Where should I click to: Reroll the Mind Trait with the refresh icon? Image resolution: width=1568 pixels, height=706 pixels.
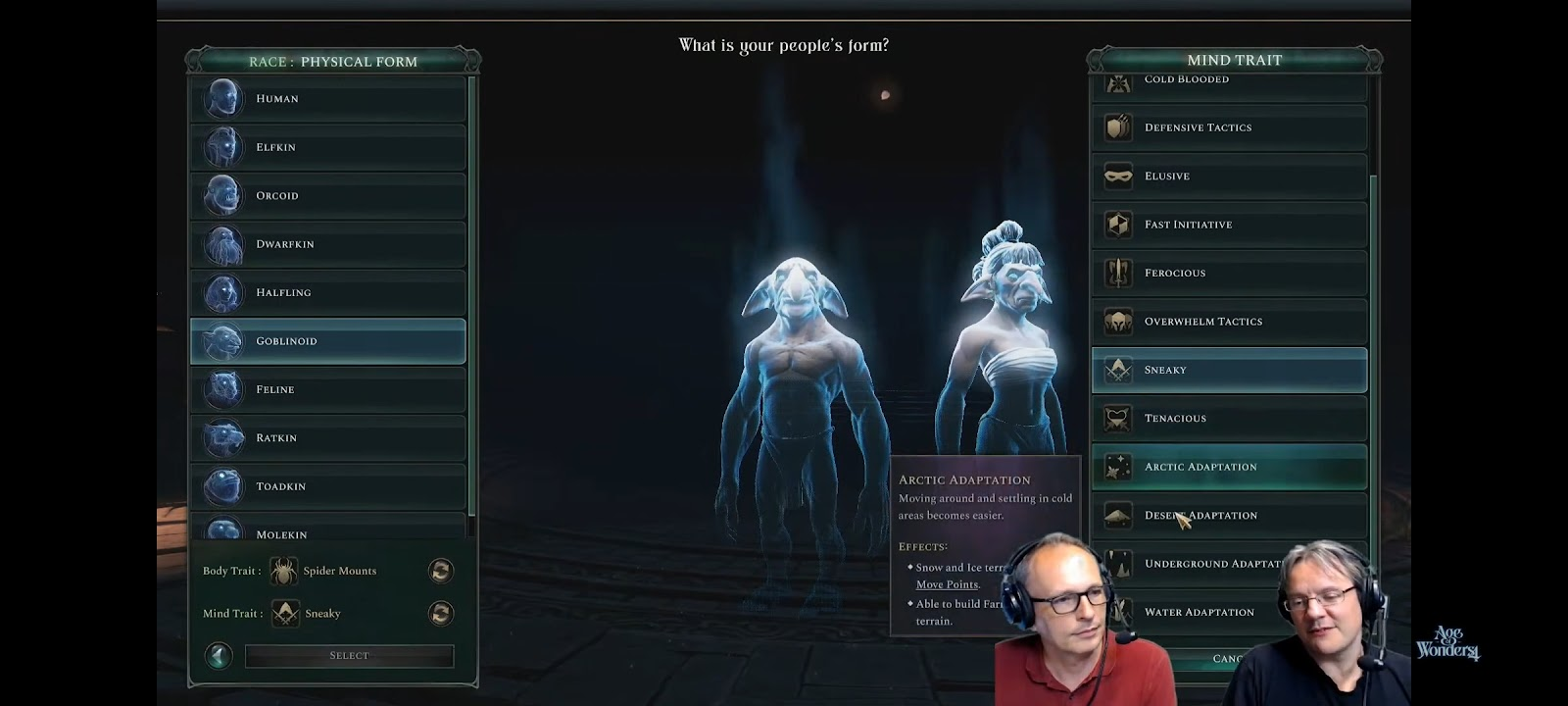pos(440,613)
